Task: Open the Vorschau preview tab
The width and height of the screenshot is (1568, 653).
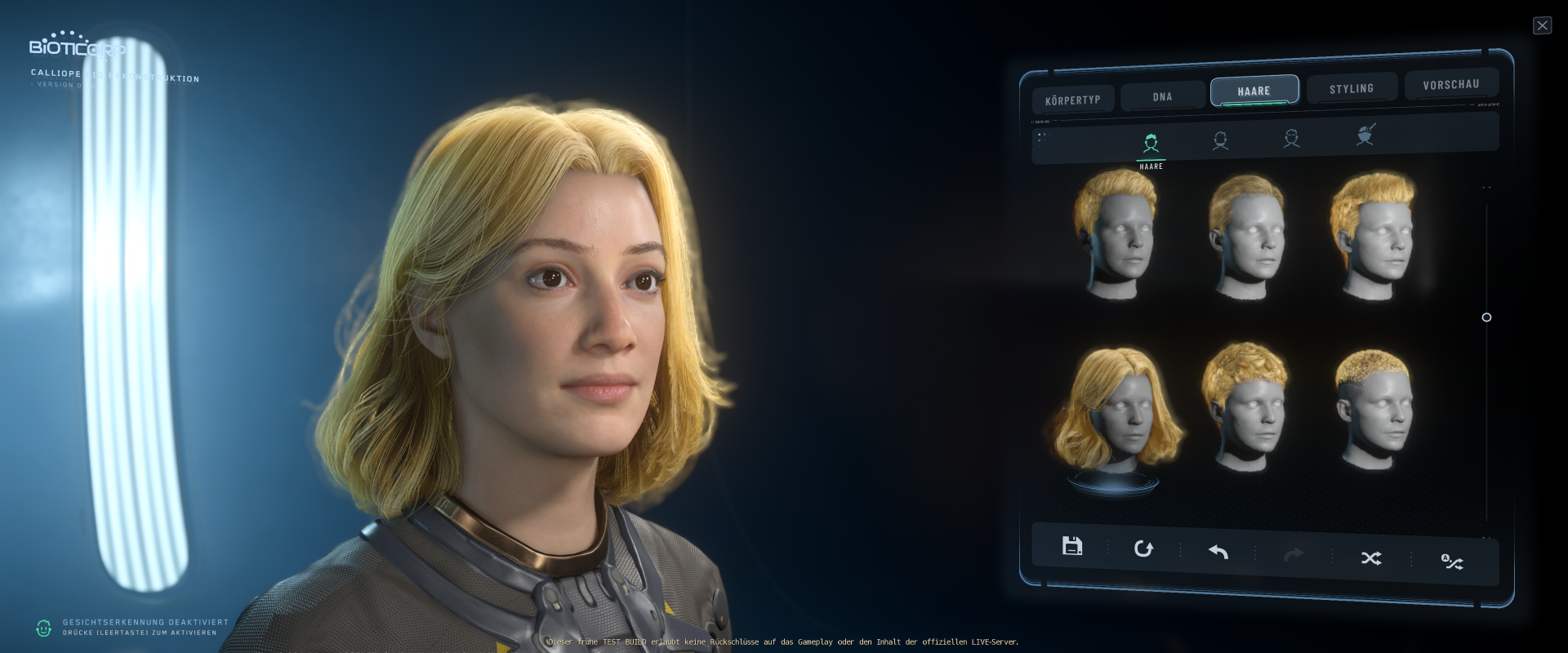Action: coord(1451,84)
